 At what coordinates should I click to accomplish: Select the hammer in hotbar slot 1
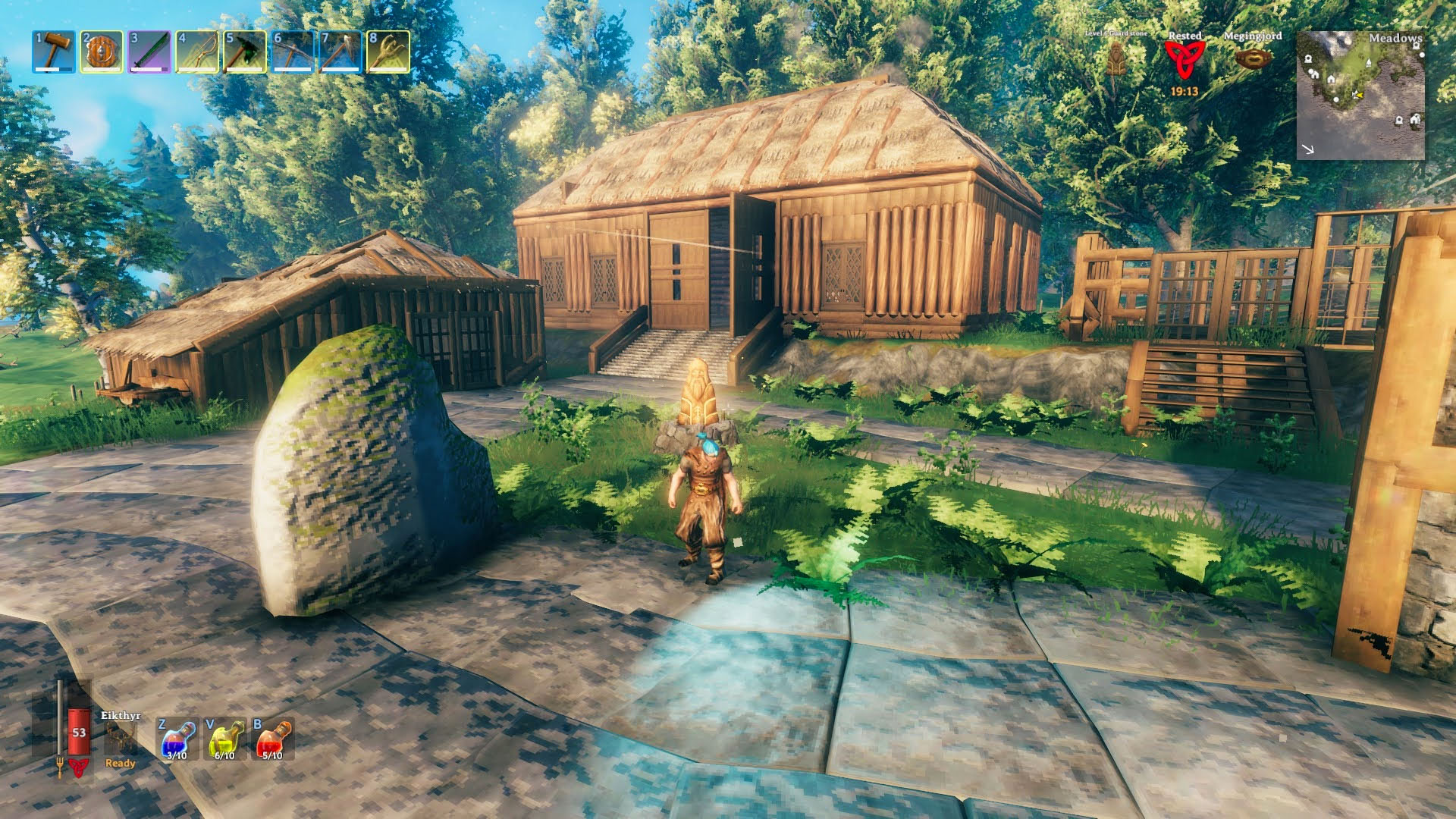click(53, 52)
